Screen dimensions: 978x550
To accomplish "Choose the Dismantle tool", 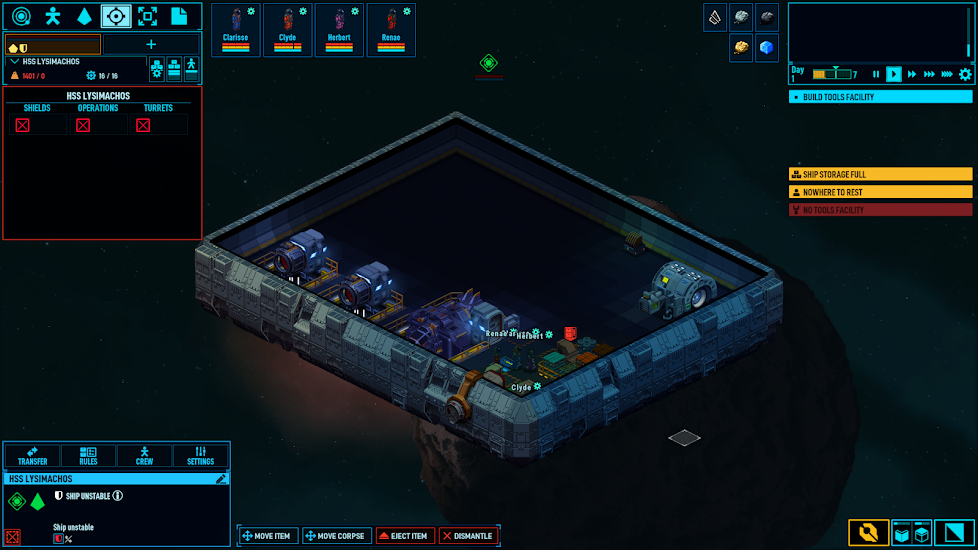I will (468, 536).
